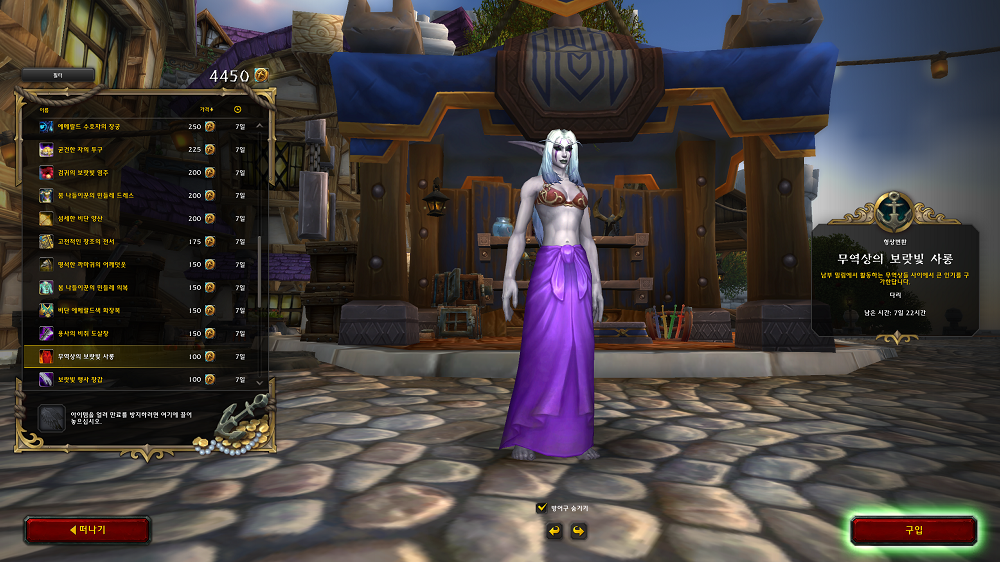The width and height of the screenshot is (1000, 562).
Task: Sort by the clock time-remaining column
Action: click(x=238, y=108)
